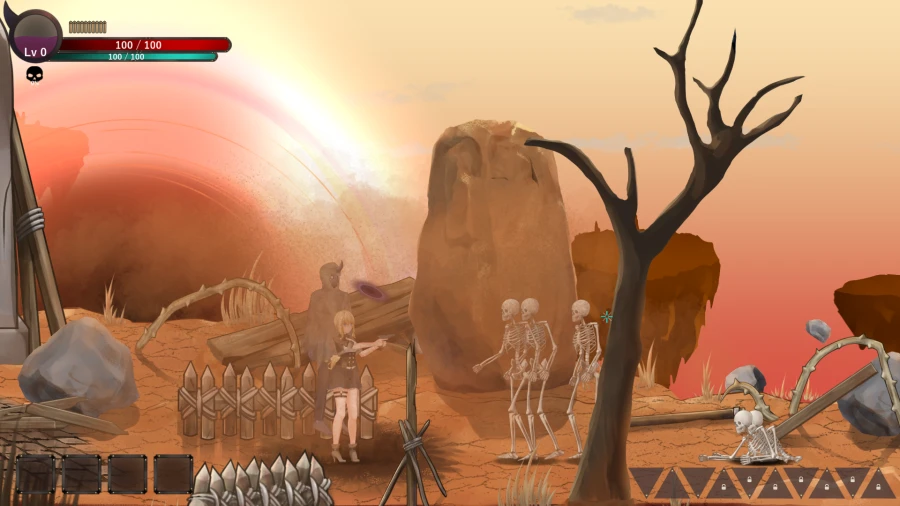The image size is (900, 506).
Task: Select the skull icon under the portrait
Action: 34,75
